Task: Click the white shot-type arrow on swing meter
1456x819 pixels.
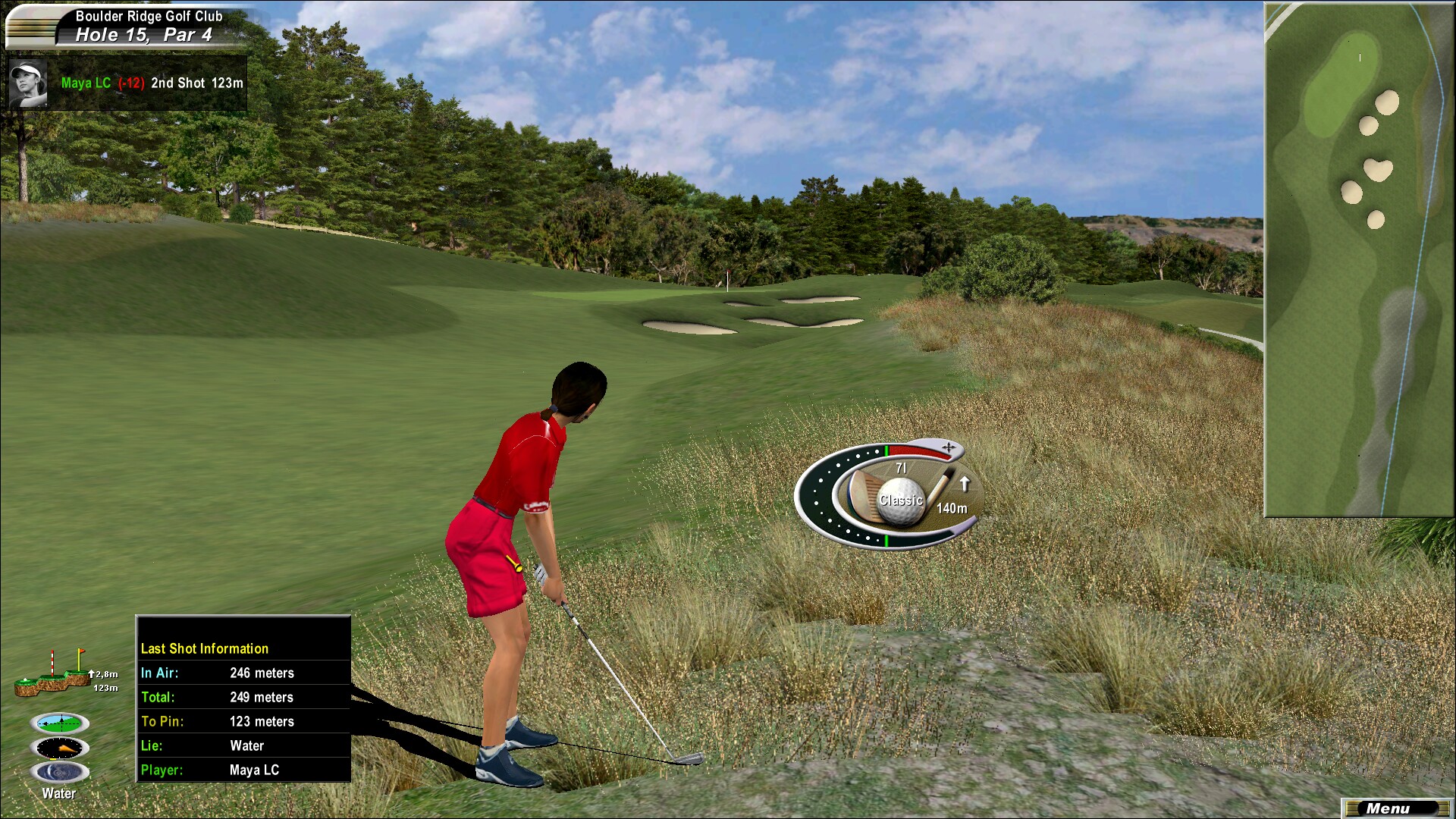Action: (x=965, y=483)
